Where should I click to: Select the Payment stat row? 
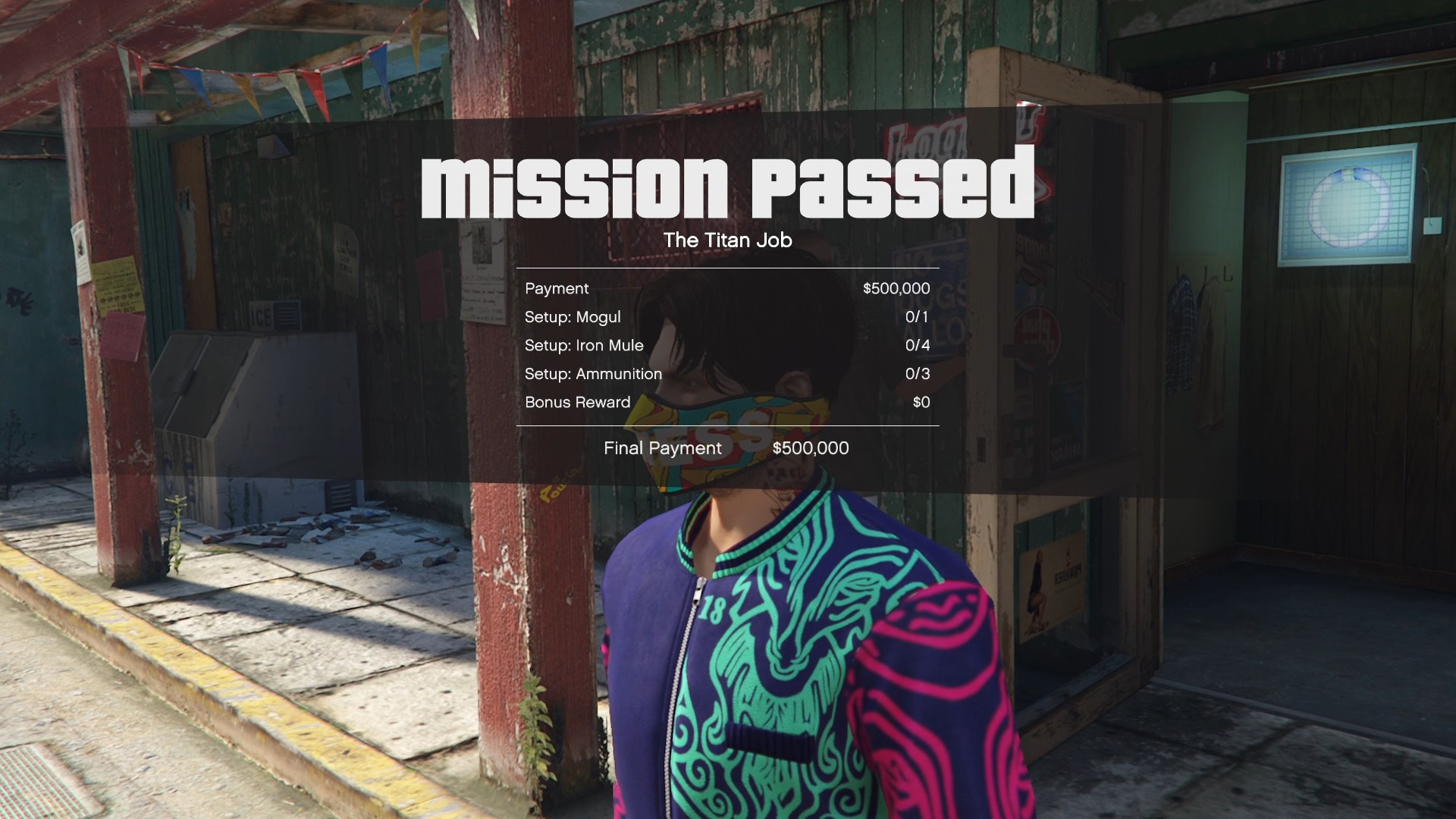coord(557,288)
